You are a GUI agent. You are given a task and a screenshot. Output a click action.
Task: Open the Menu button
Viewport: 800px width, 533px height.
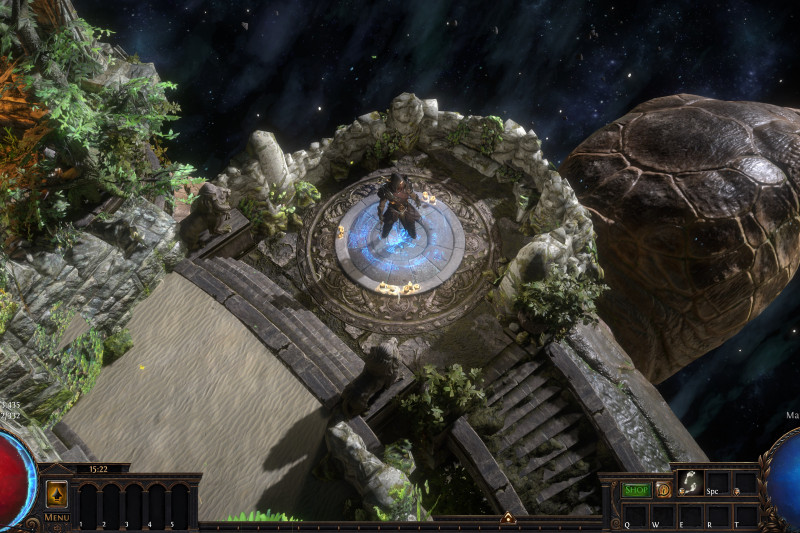[57, 517]
